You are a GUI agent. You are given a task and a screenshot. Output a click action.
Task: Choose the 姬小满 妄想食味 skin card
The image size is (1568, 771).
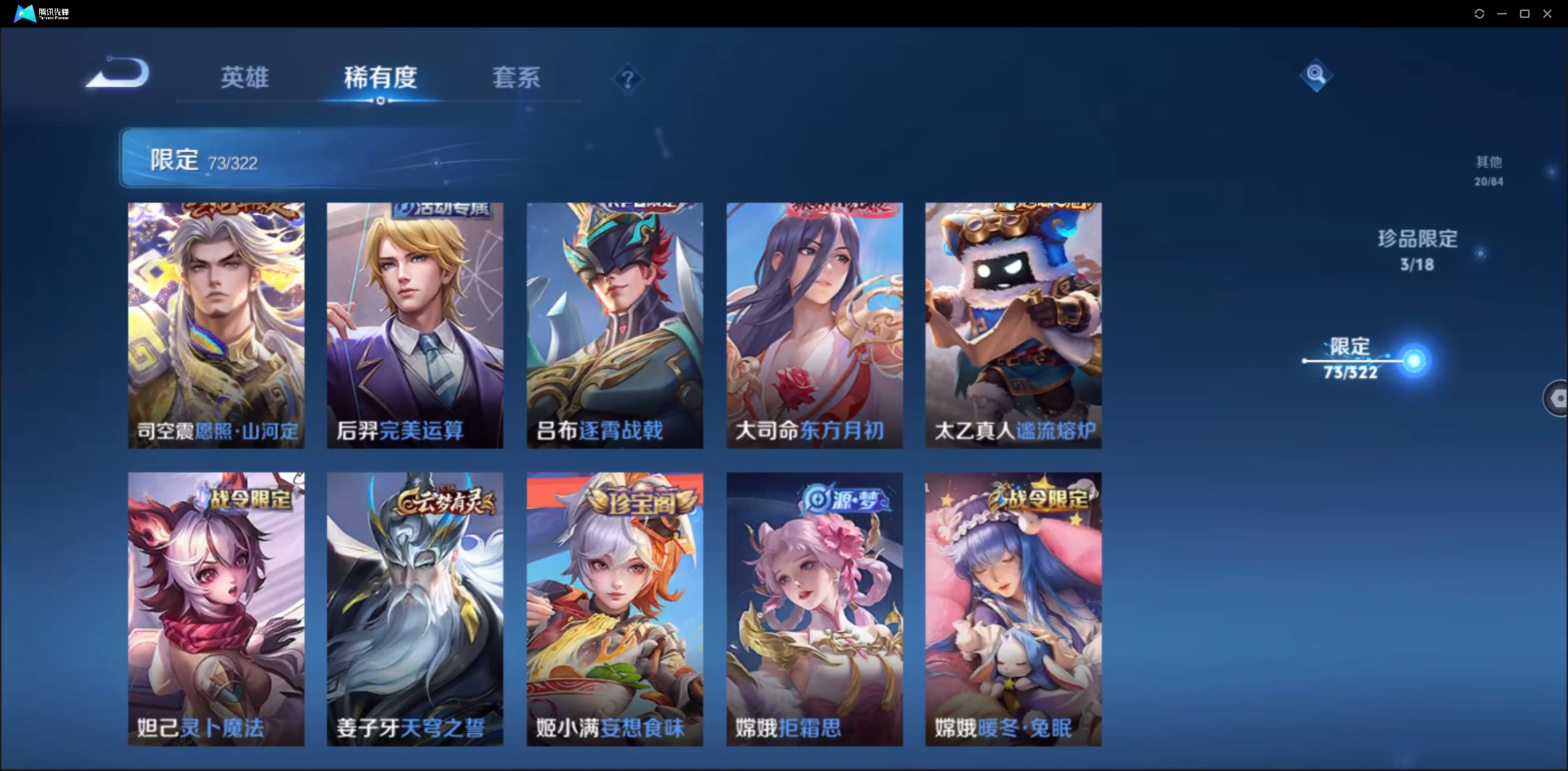click(615, 608)
